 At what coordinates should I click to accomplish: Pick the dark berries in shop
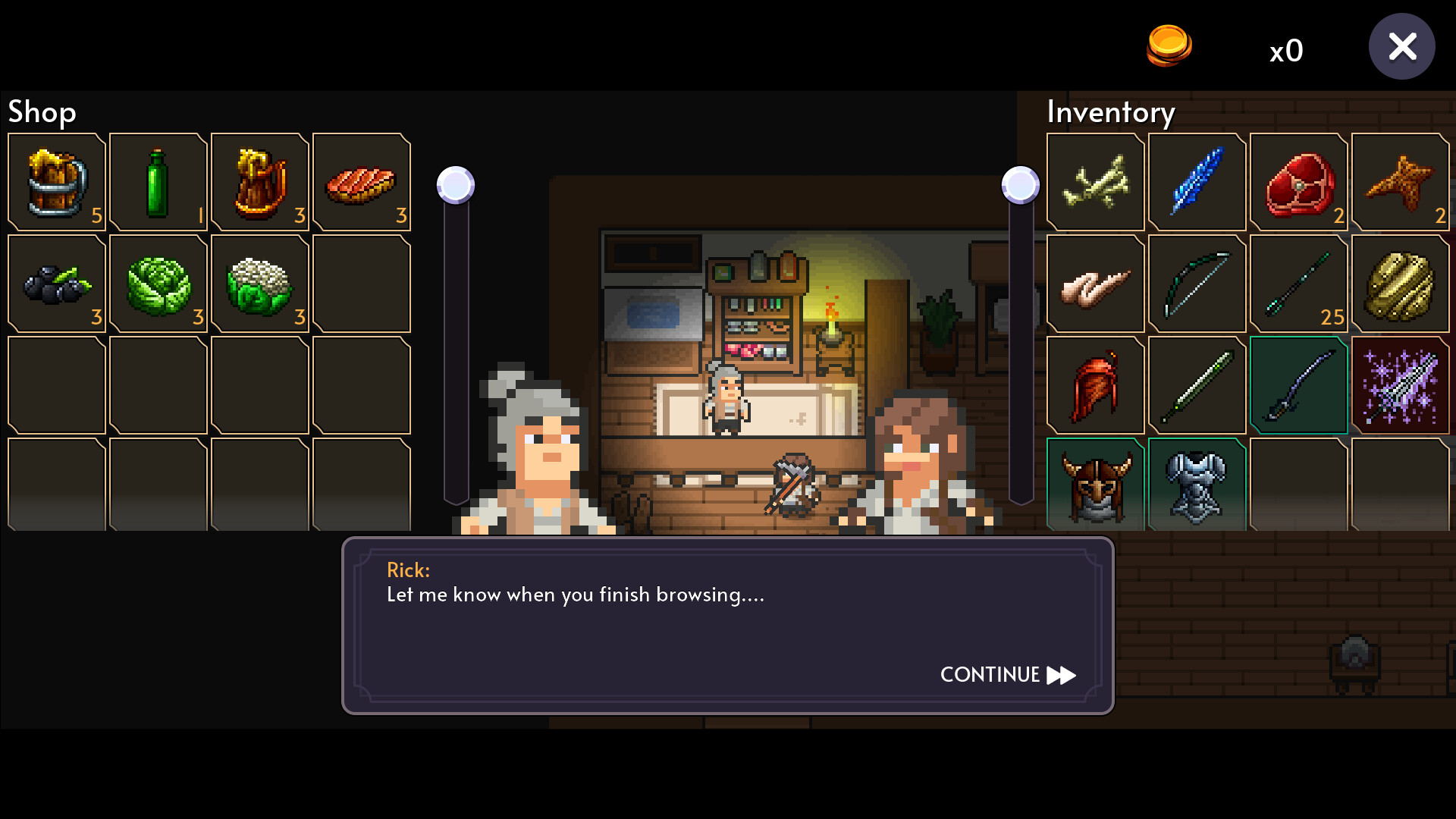pyautogui.click(x=57, y=284)
